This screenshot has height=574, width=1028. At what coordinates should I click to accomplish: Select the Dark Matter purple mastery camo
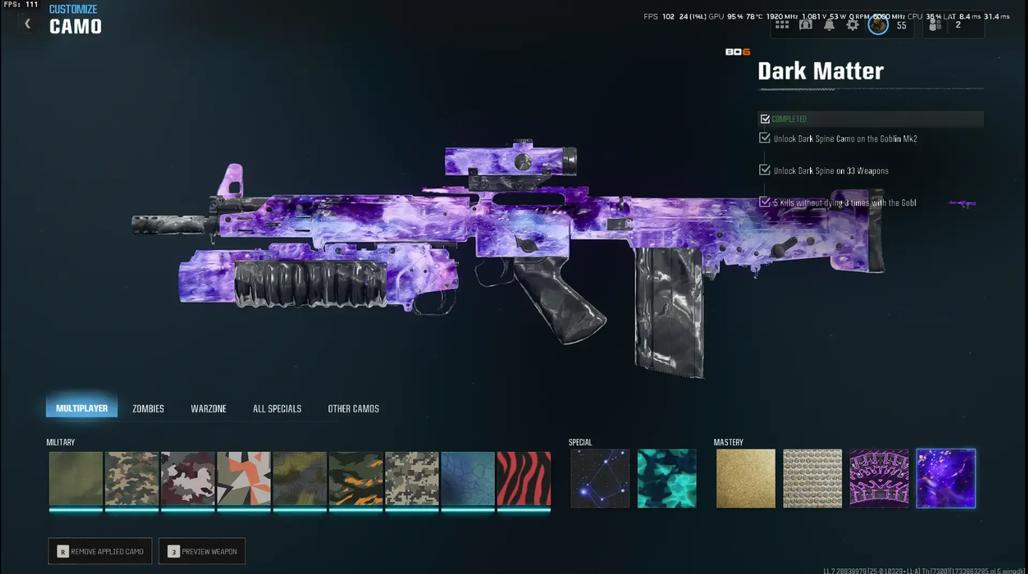point(945,479)
